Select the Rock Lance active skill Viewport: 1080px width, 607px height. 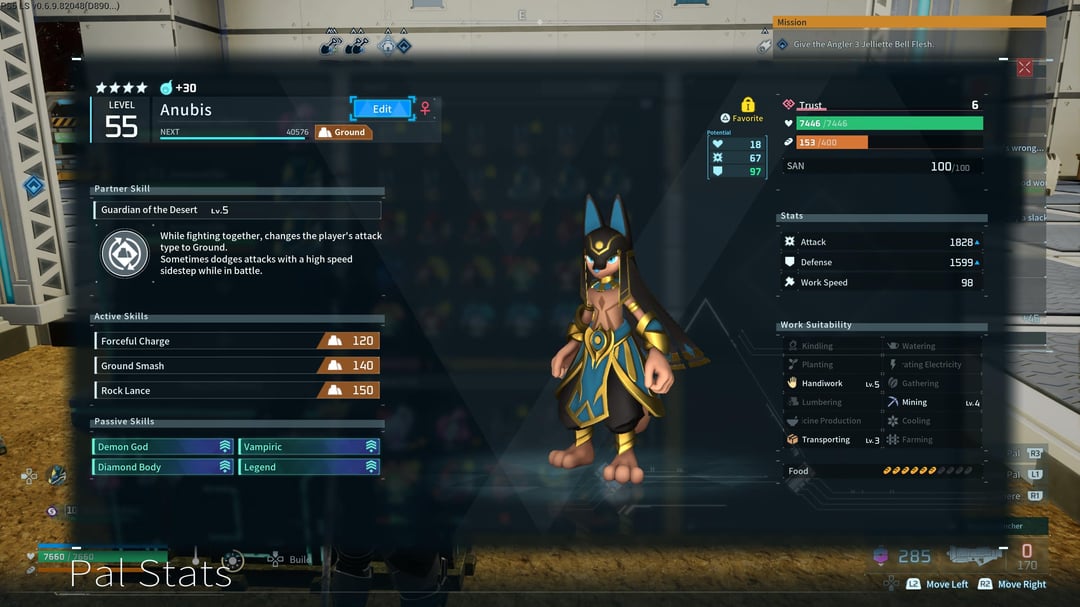[237, 390]
